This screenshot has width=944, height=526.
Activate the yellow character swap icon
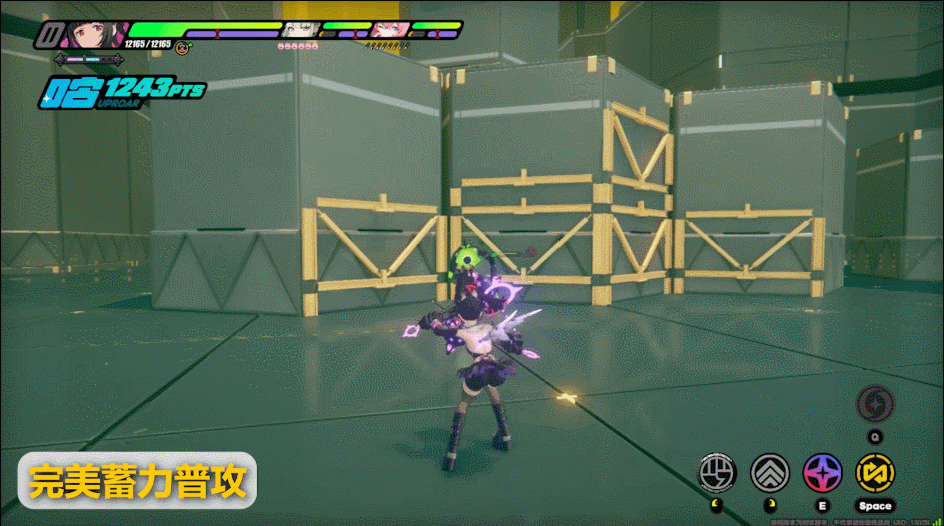click(875, 471)
